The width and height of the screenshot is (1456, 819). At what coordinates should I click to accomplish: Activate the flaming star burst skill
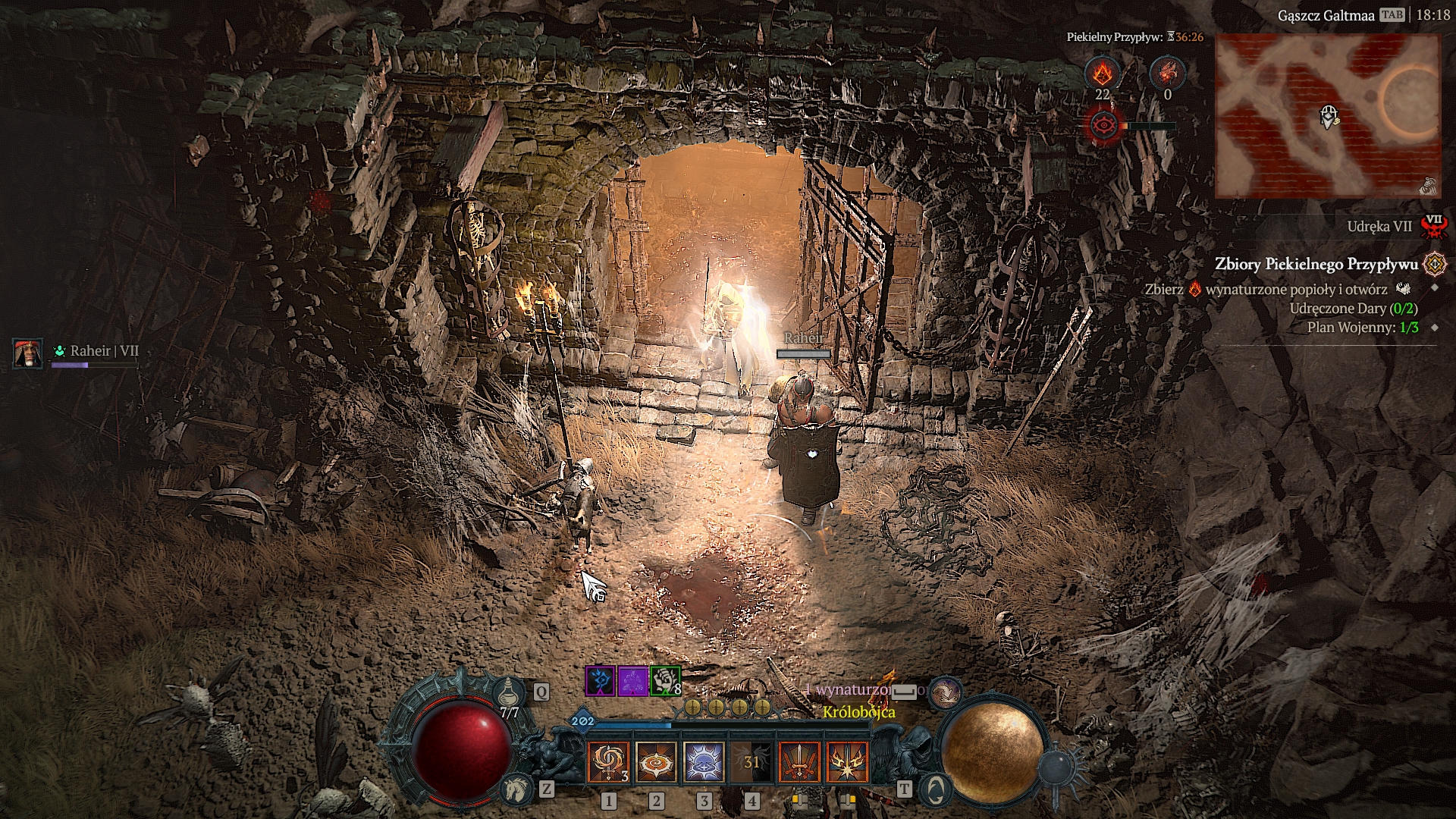tap(847, 762)
